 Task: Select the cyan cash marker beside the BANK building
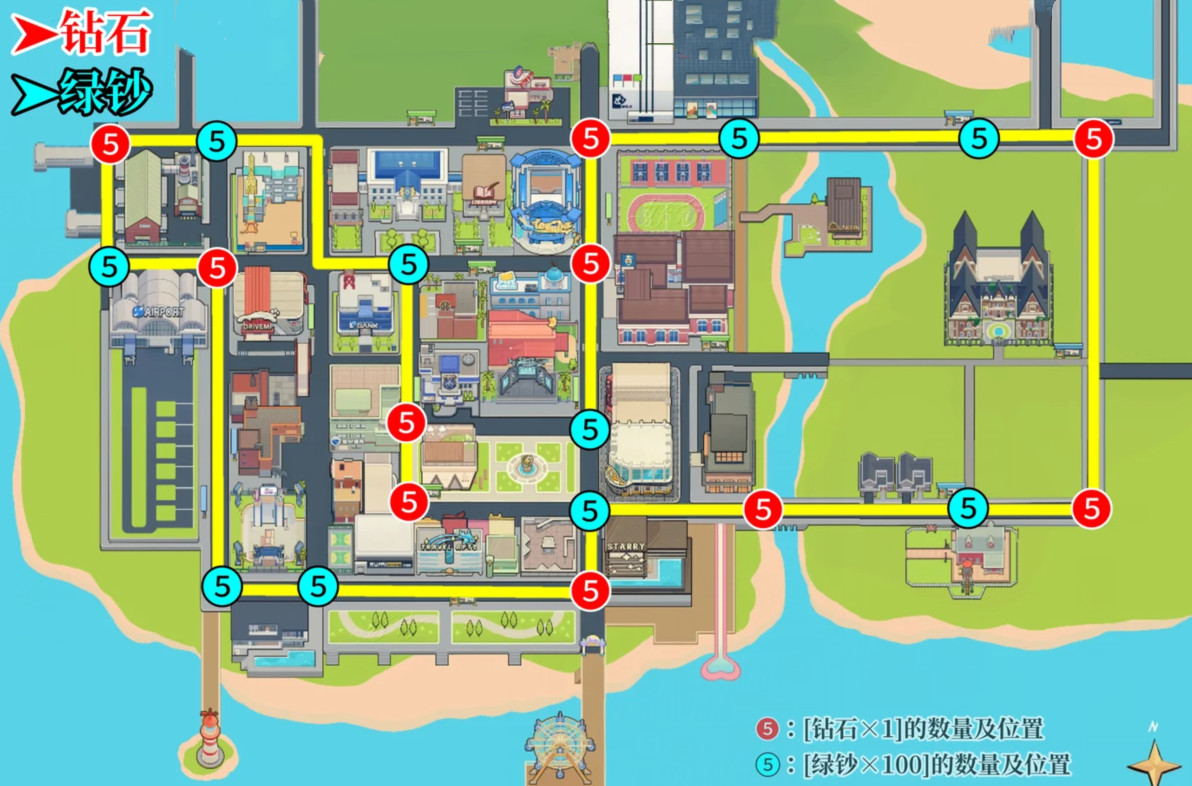[407, 265]
